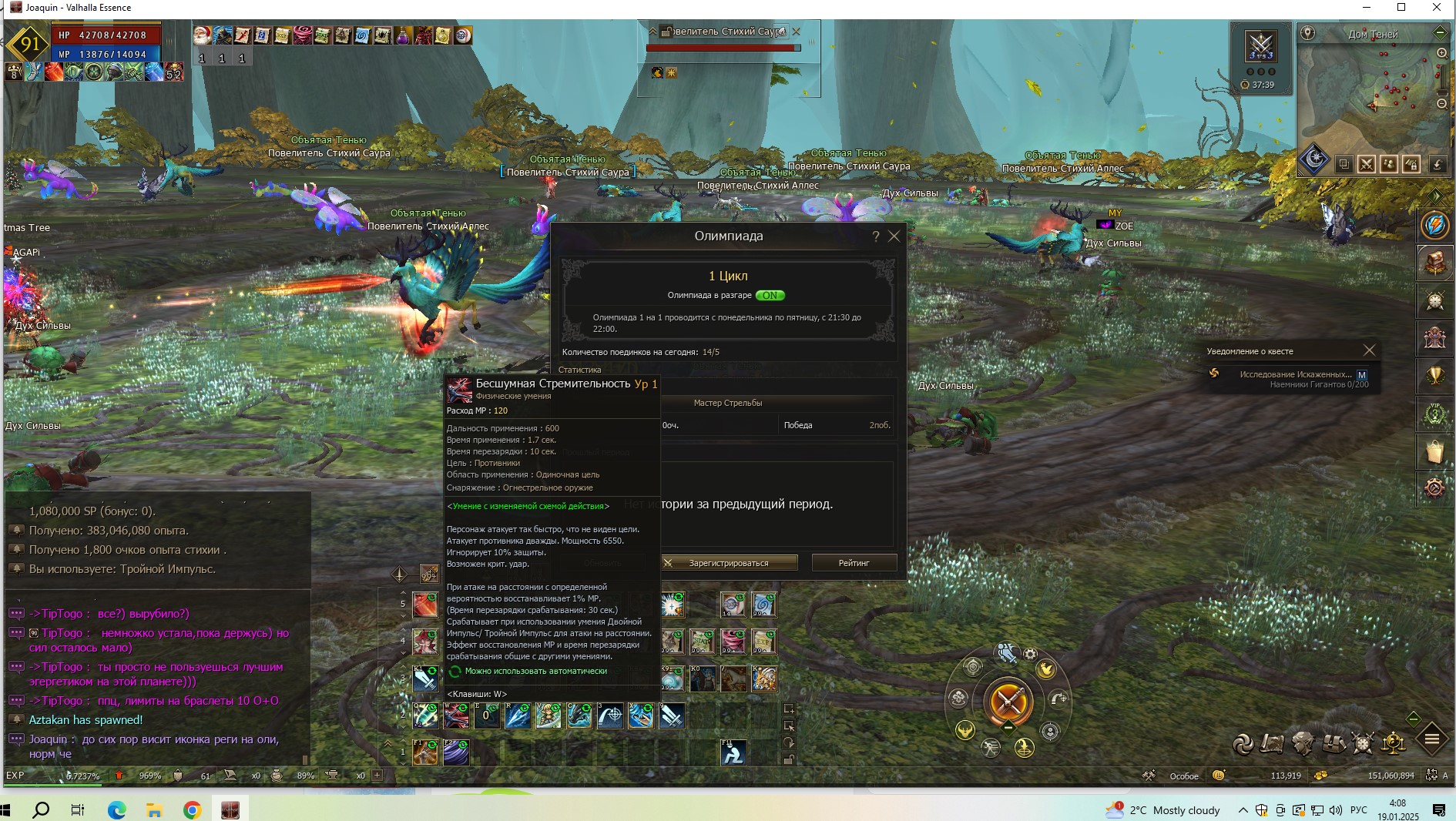Open the treasure chest inventory icon

point(1334,743)
